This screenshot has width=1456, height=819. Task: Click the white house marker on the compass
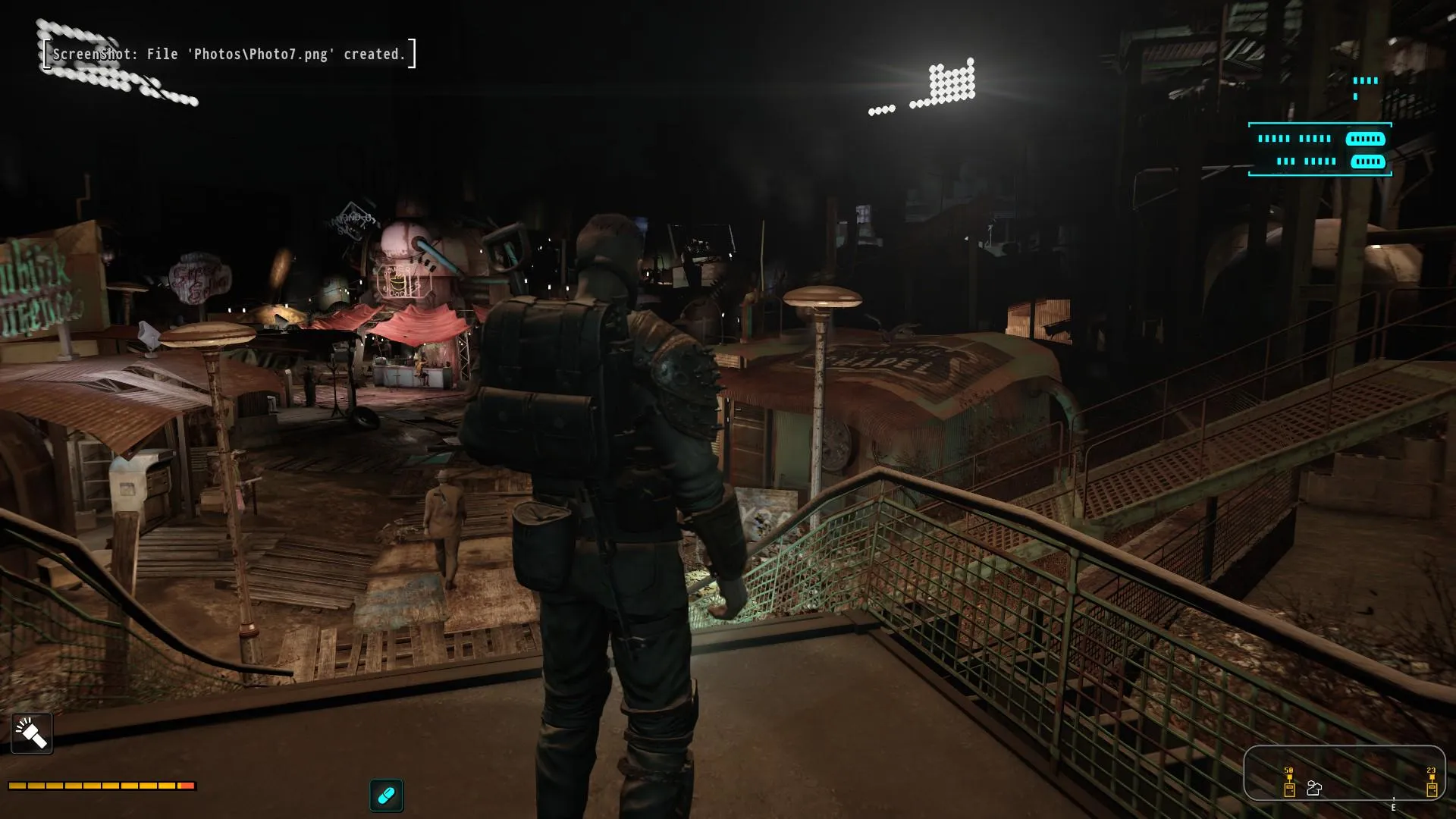(x=1314, y=789)
